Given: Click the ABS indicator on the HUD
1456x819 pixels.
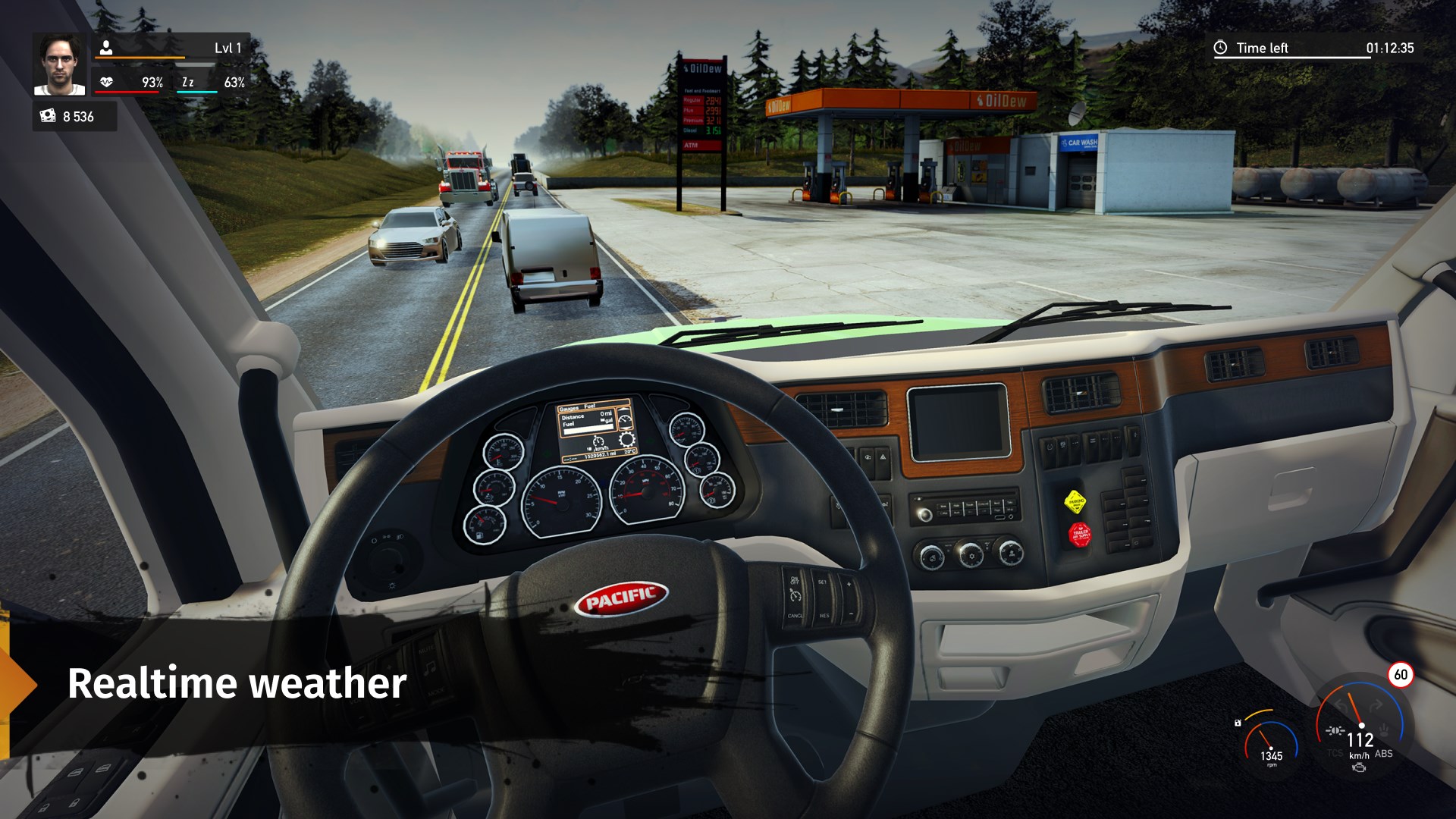Looking at the screenshot, I should click(x=1384, y=754).
